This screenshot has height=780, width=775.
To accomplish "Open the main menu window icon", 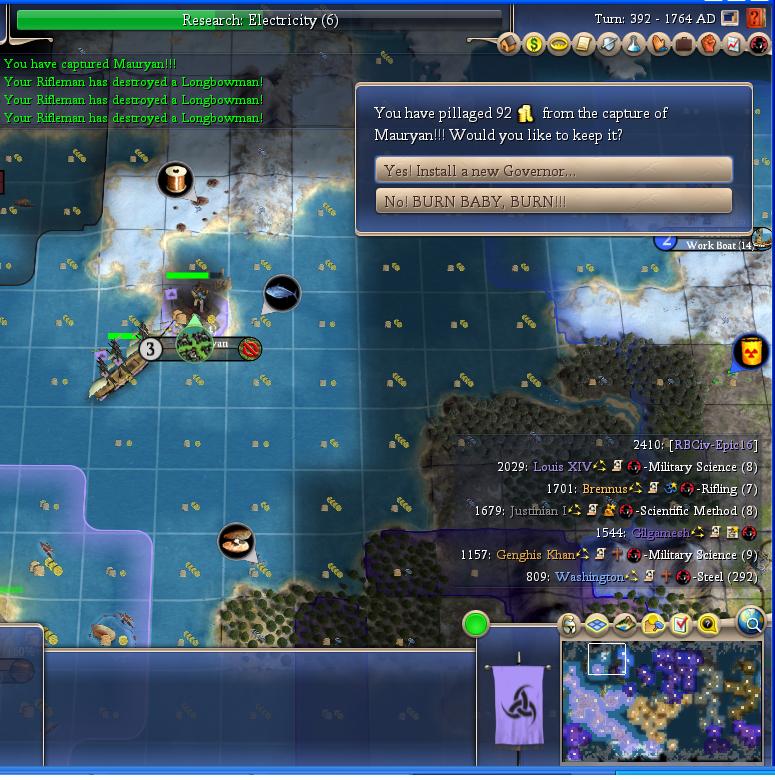I will [x=730, y=18].
